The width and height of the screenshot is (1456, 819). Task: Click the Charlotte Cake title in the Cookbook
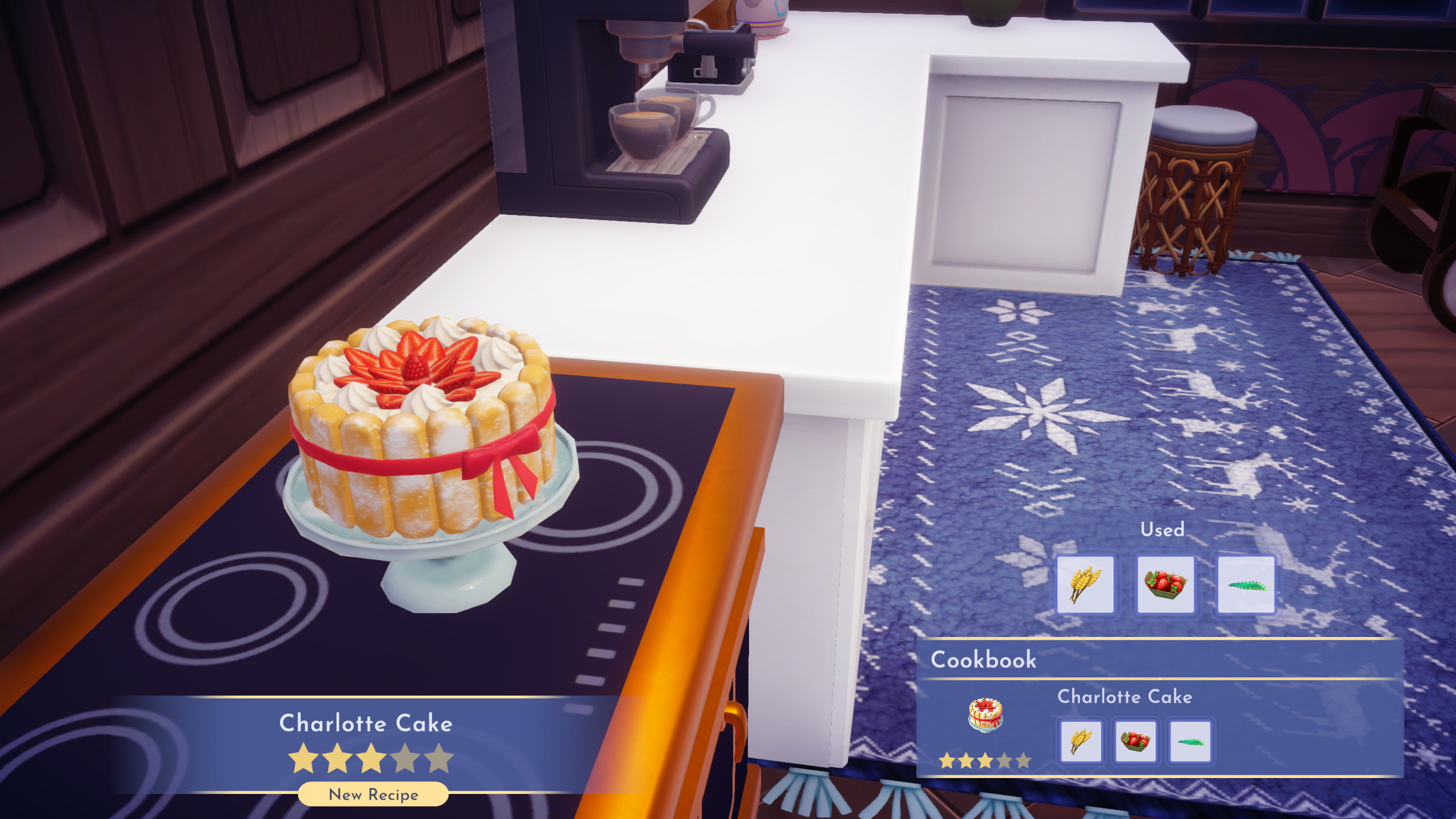[1124, 697]
